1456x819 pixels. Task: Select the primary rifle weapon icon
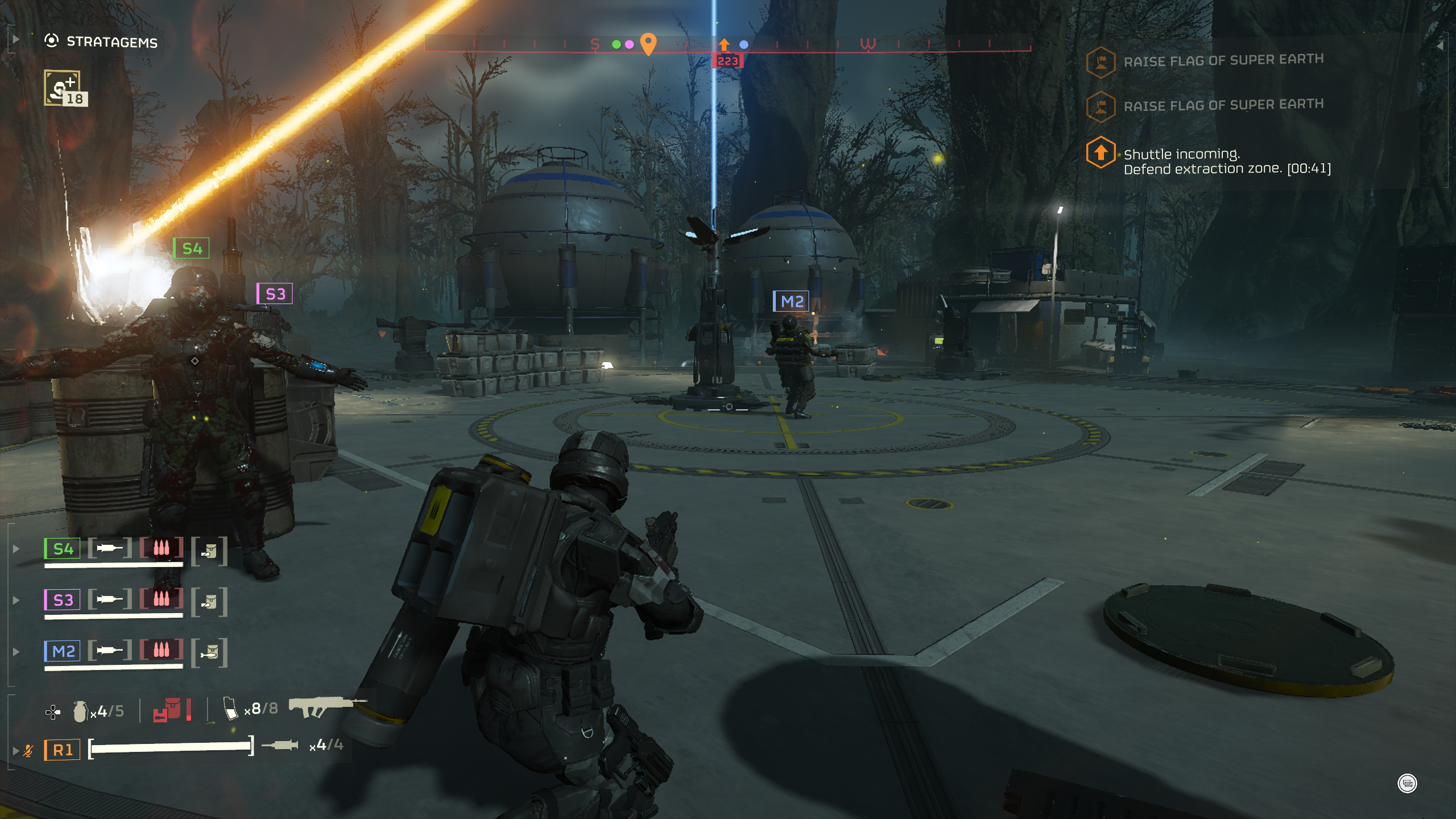(325, 706)
